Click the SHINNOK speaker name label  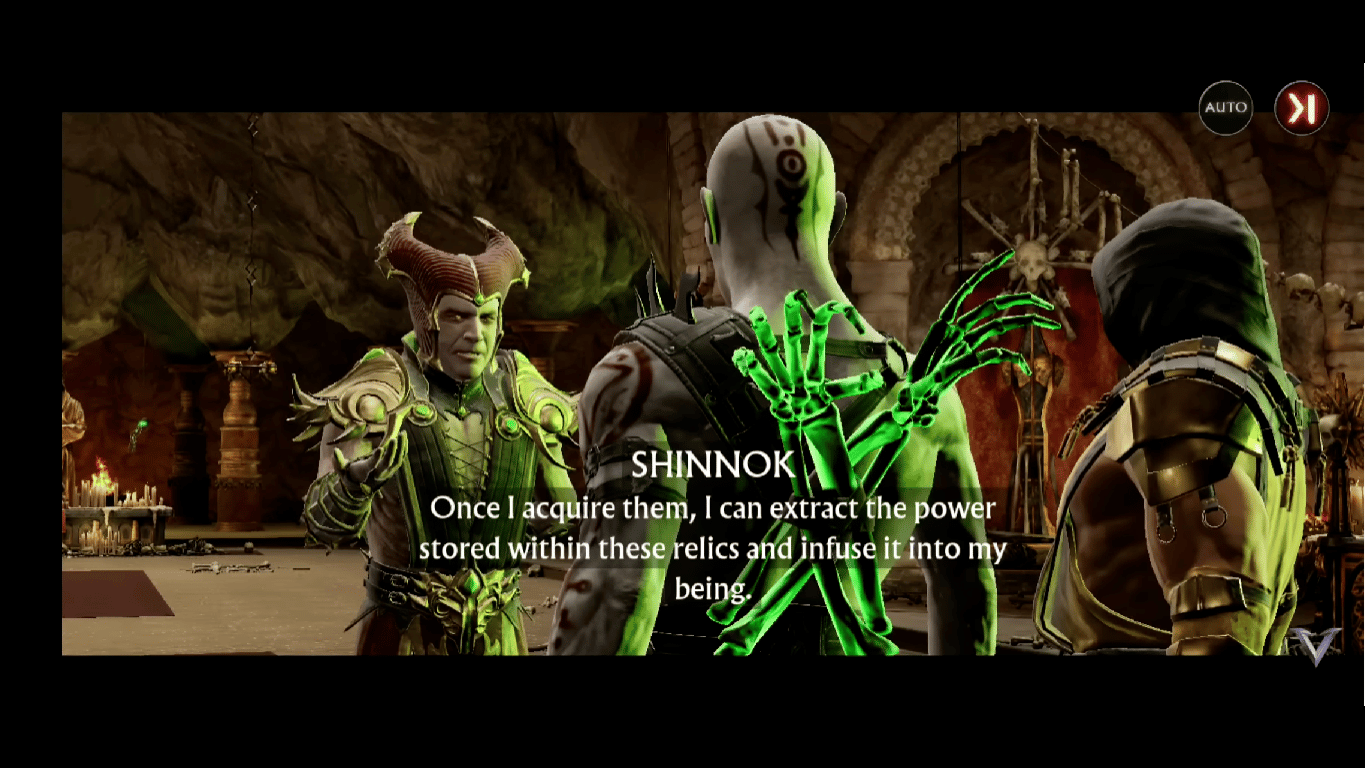(710, 465)
